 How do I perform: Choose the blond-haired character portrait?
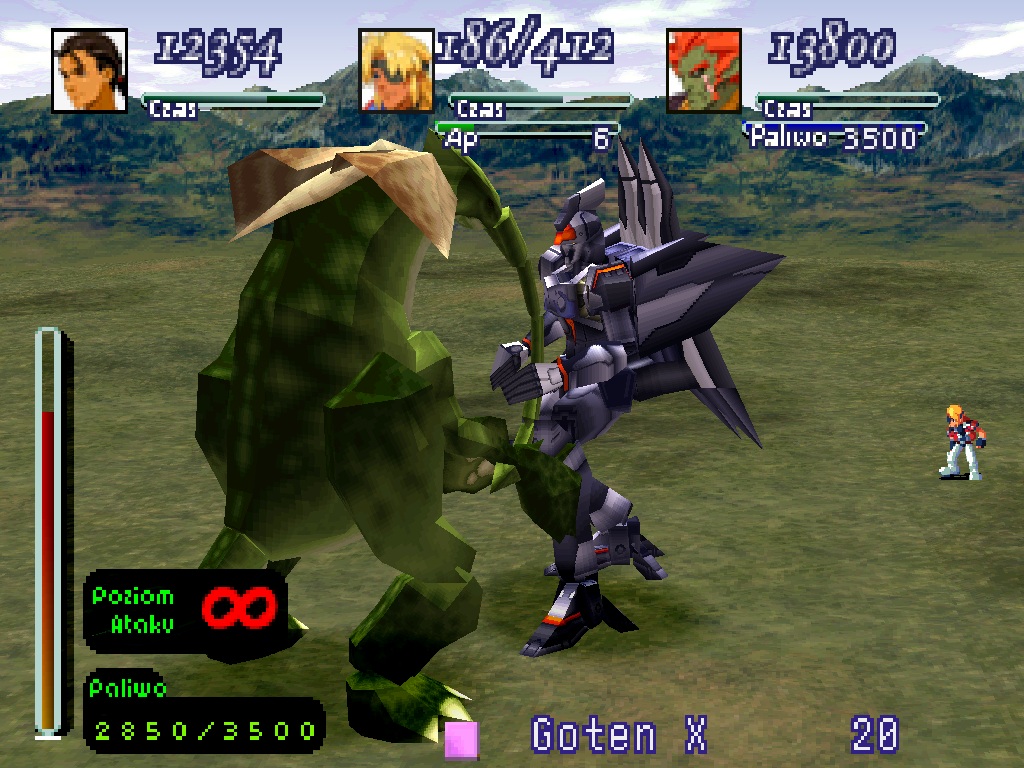click(397, 71)
